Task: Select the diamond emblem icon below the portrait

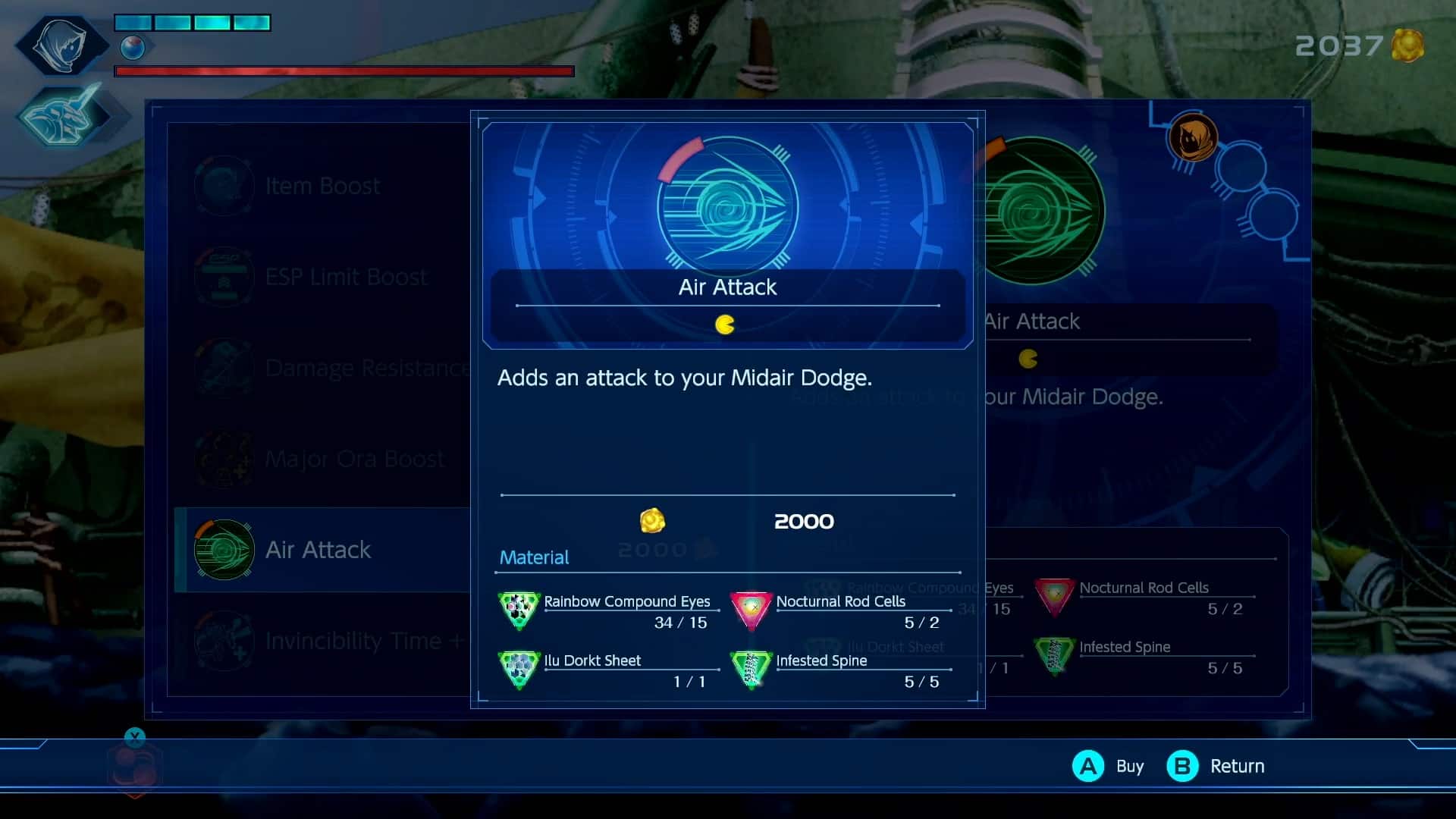Action: tap(67, 118)
